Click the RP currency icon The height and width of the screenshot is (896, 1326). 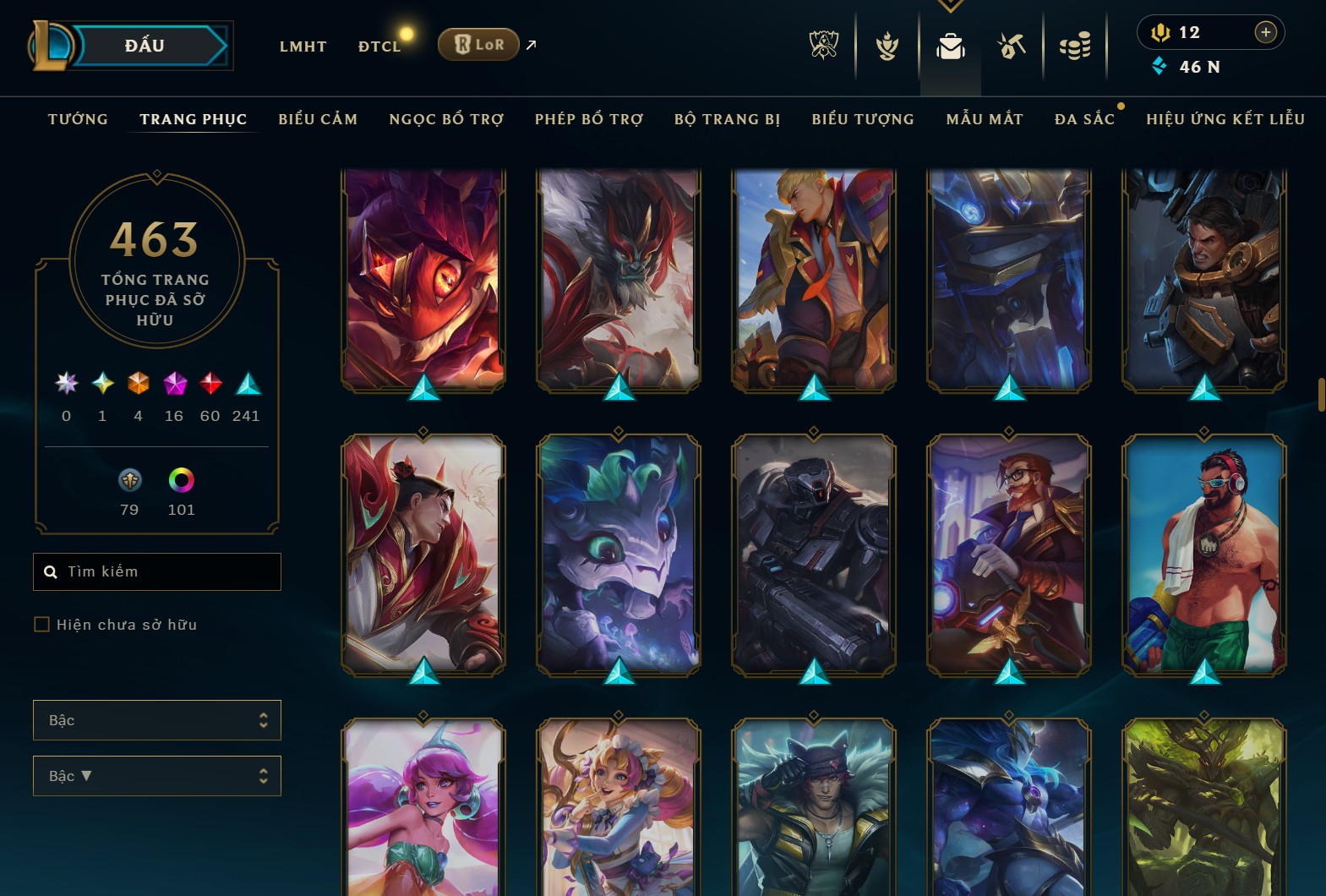1160,32
